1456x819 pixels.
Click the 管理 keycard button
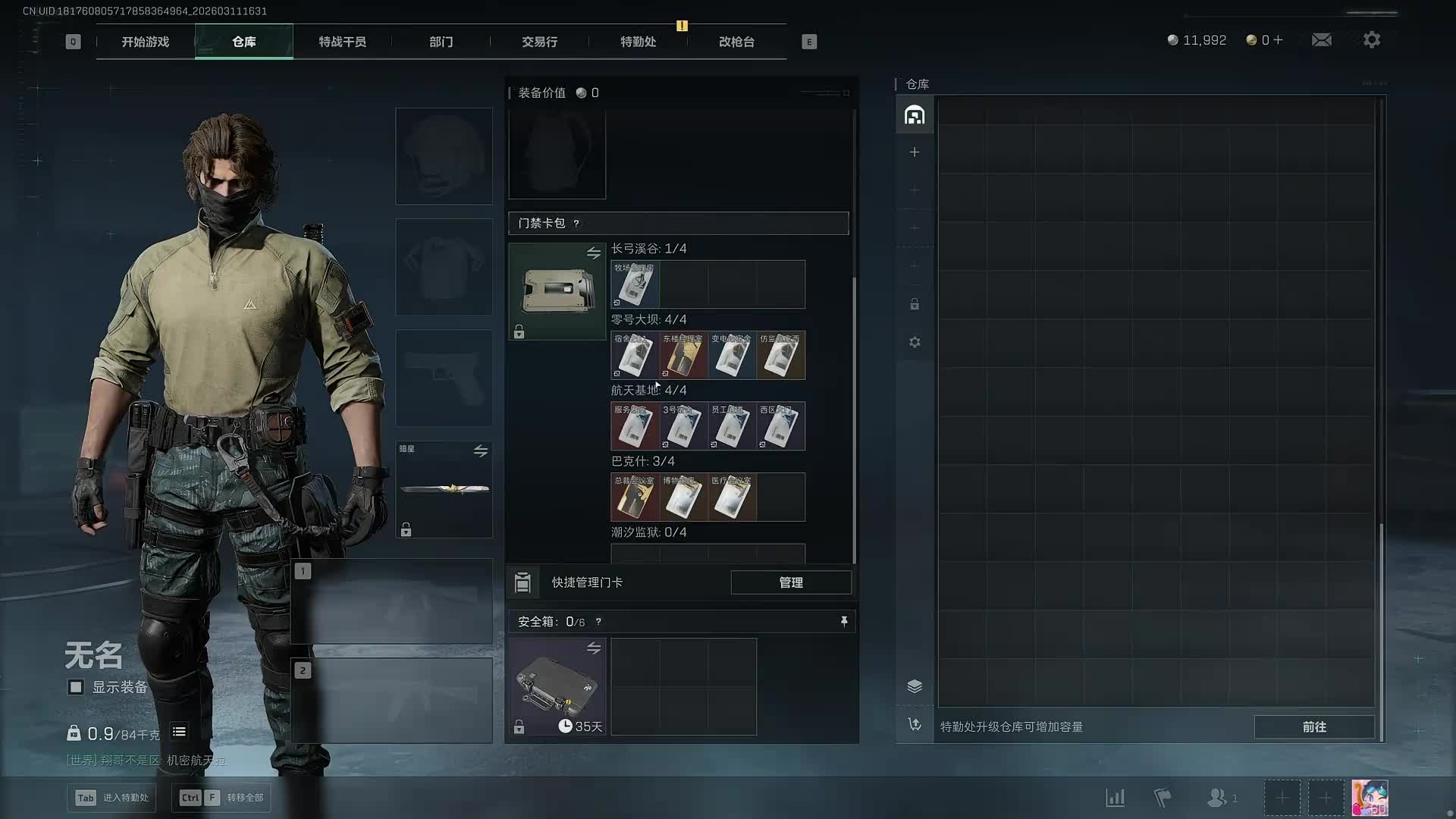[790, 582]
